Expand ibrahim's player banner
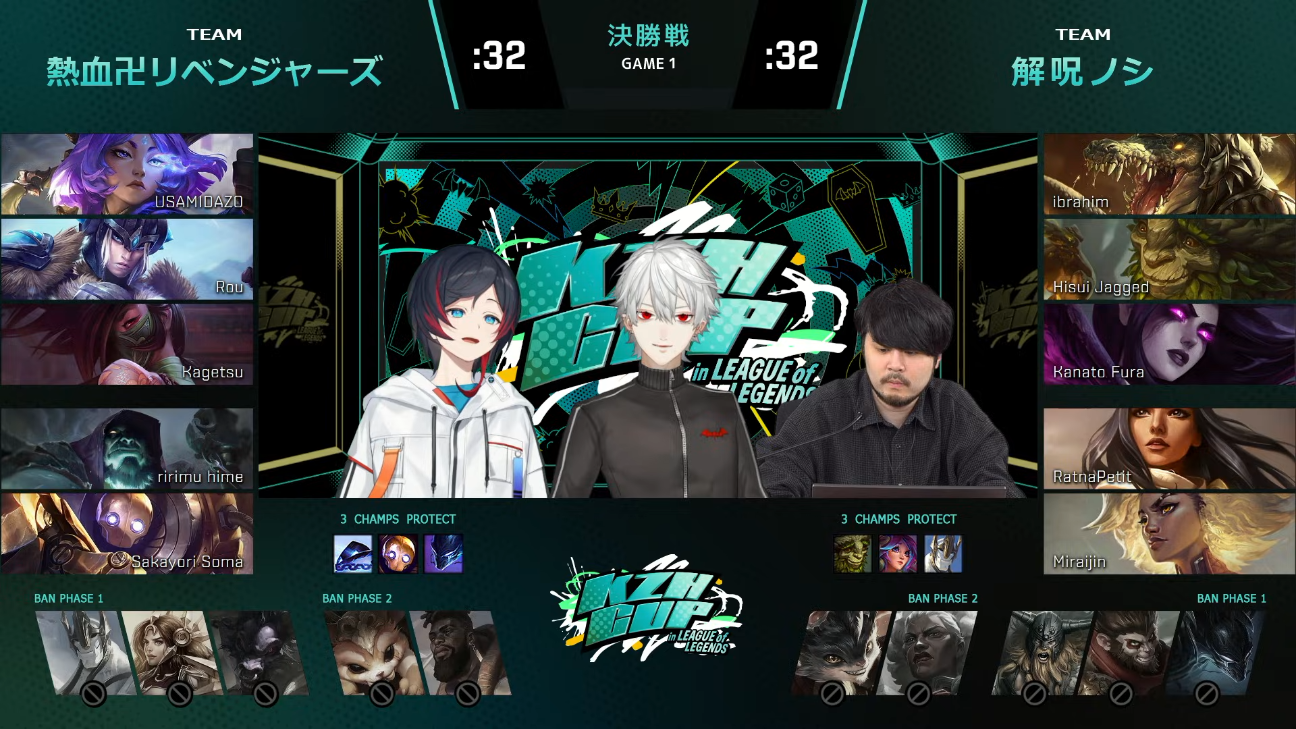1296x729 pixels. (x=1168, y=173)
